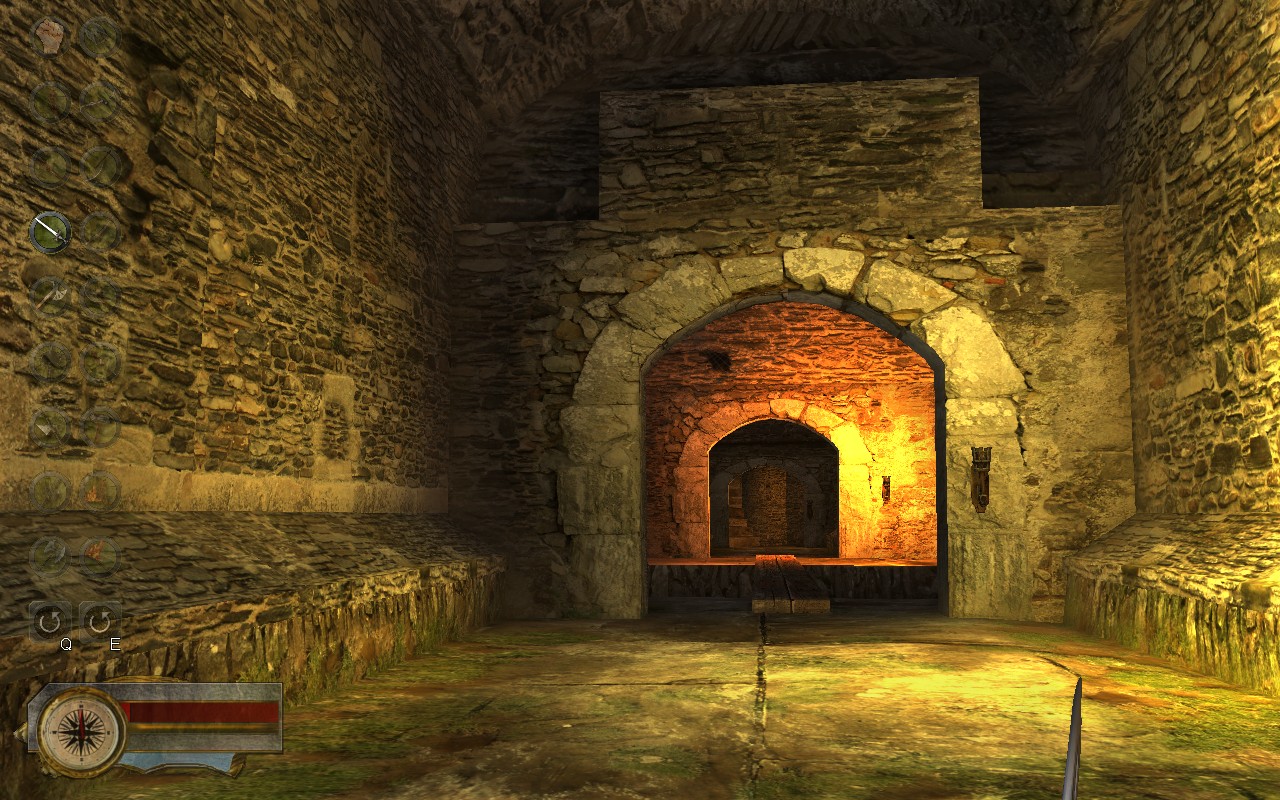Select the curved blade weapon icon
Viewport: 1280px width, 800px height.
click(49, 360)
